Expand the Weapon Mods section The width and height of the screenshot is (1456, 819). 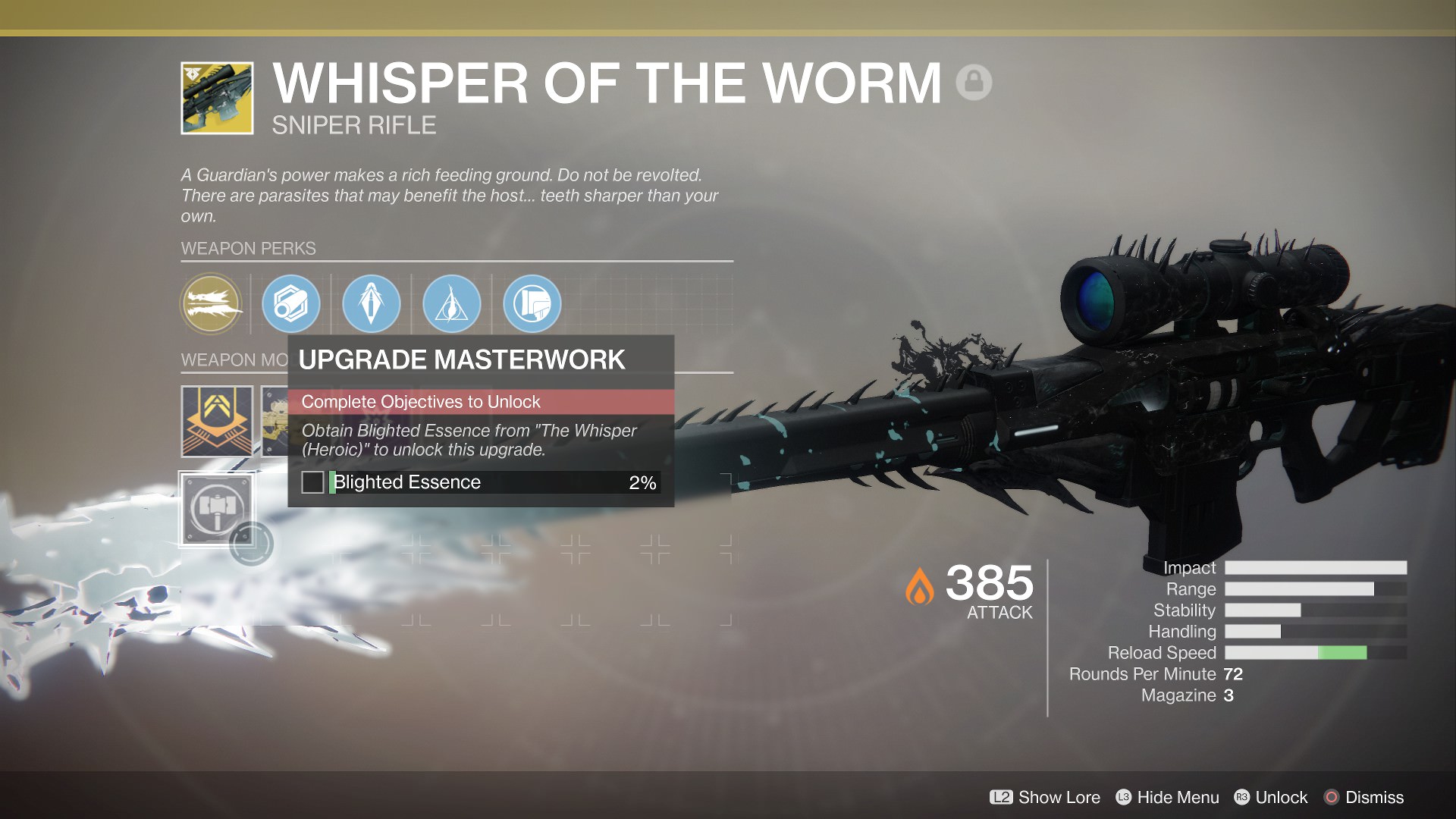[x=225, y=359]
